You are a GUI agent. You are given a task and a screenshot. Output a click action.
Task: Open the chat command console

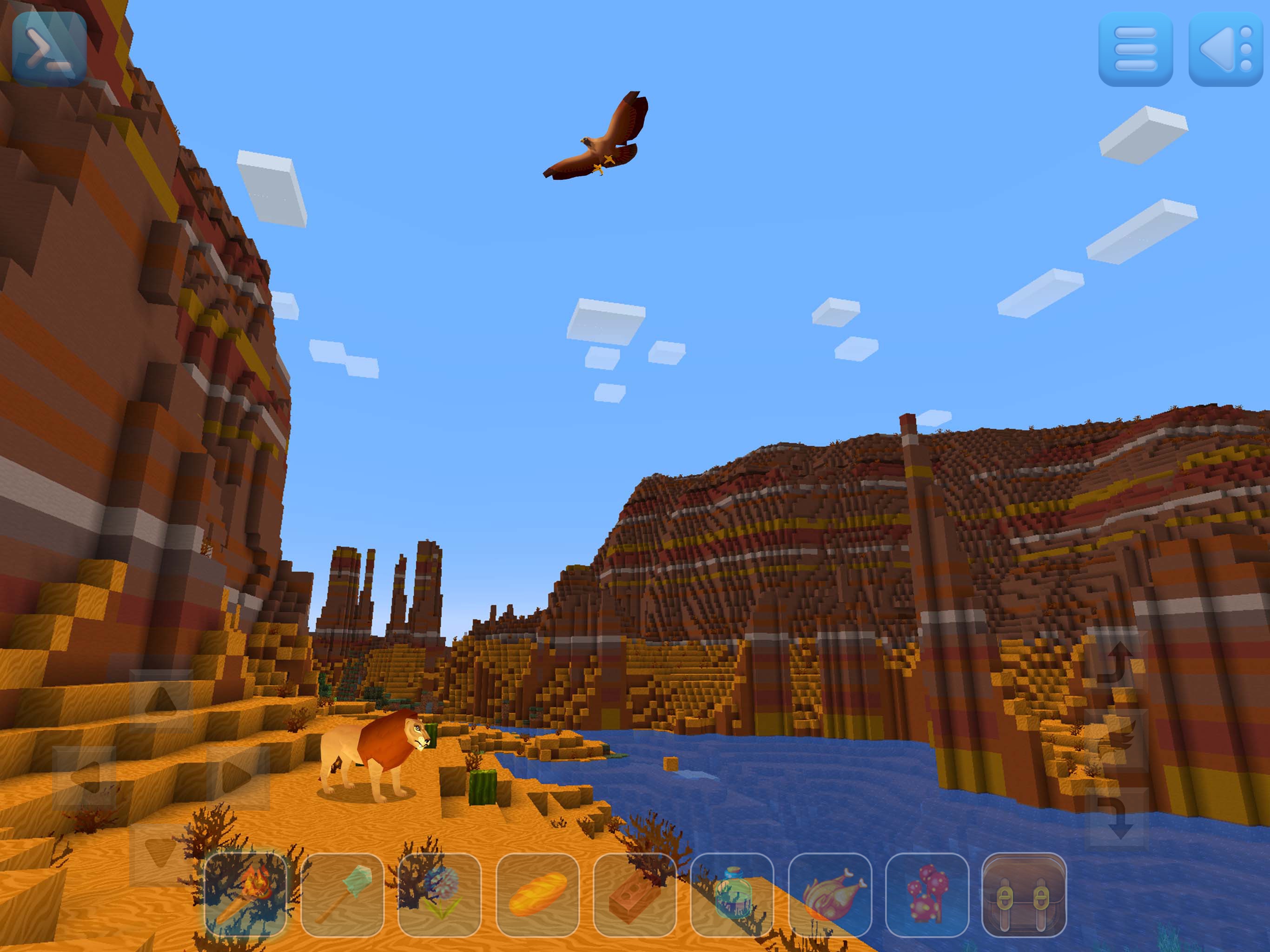coord(49,49)
